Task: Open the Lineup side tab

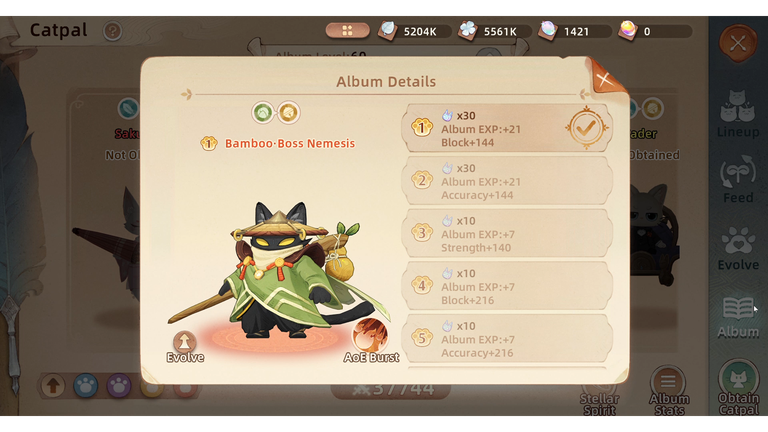Action: click(x=738, y=115)
